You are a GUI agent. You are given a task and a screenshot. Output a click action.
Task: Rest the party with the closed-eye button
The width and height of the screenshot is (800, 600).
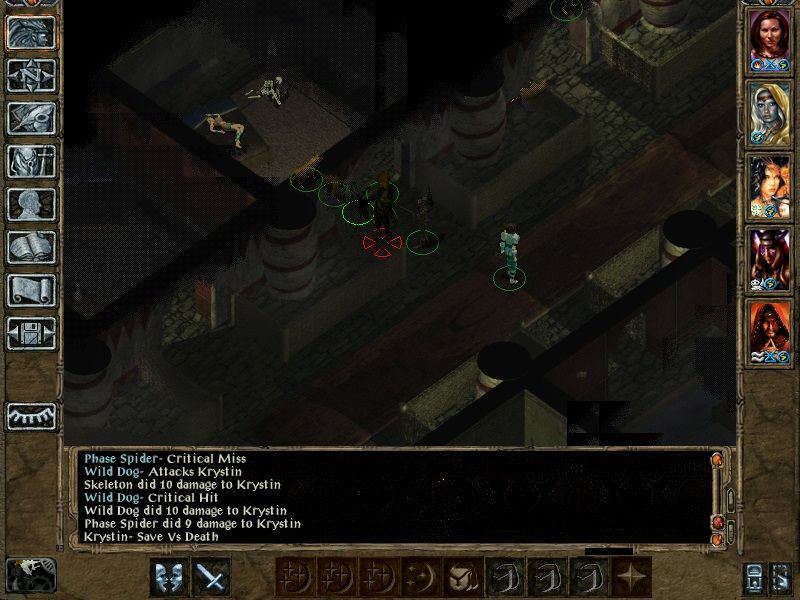point(31,416)
